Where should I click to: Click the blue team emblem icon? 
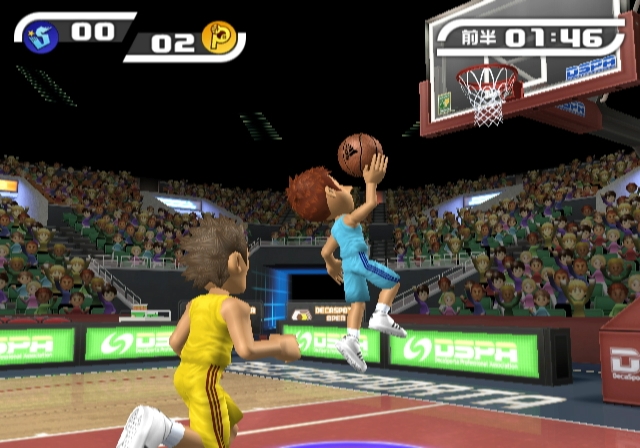pos(41,36)
